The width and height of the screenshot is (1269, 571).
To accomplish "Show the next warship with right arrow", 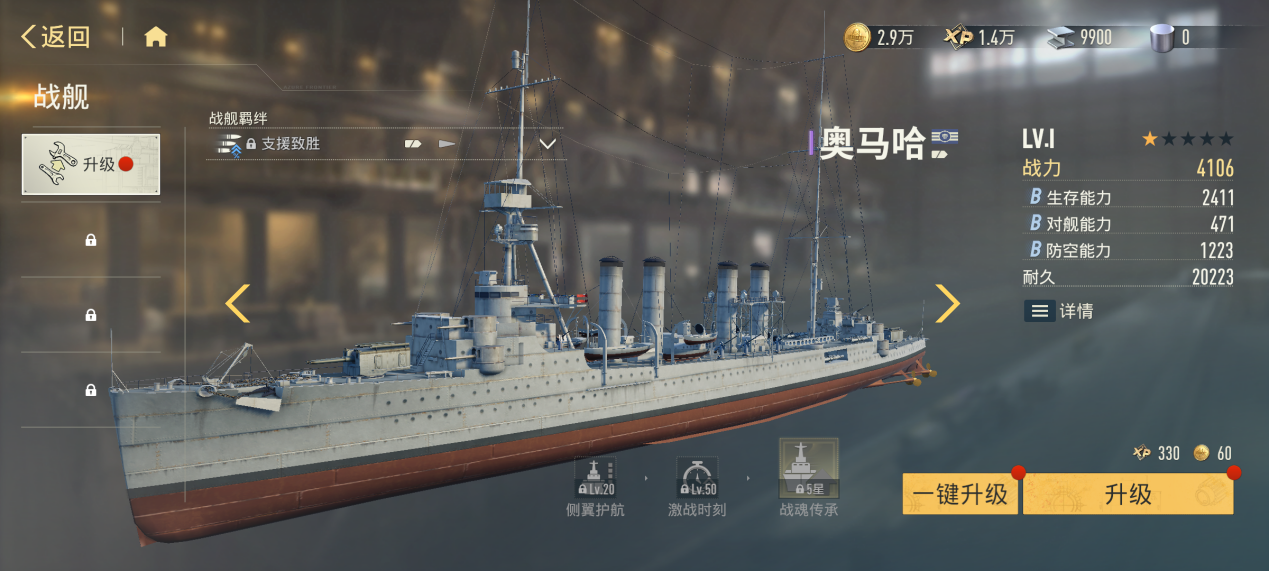I will tap(946, 303).
